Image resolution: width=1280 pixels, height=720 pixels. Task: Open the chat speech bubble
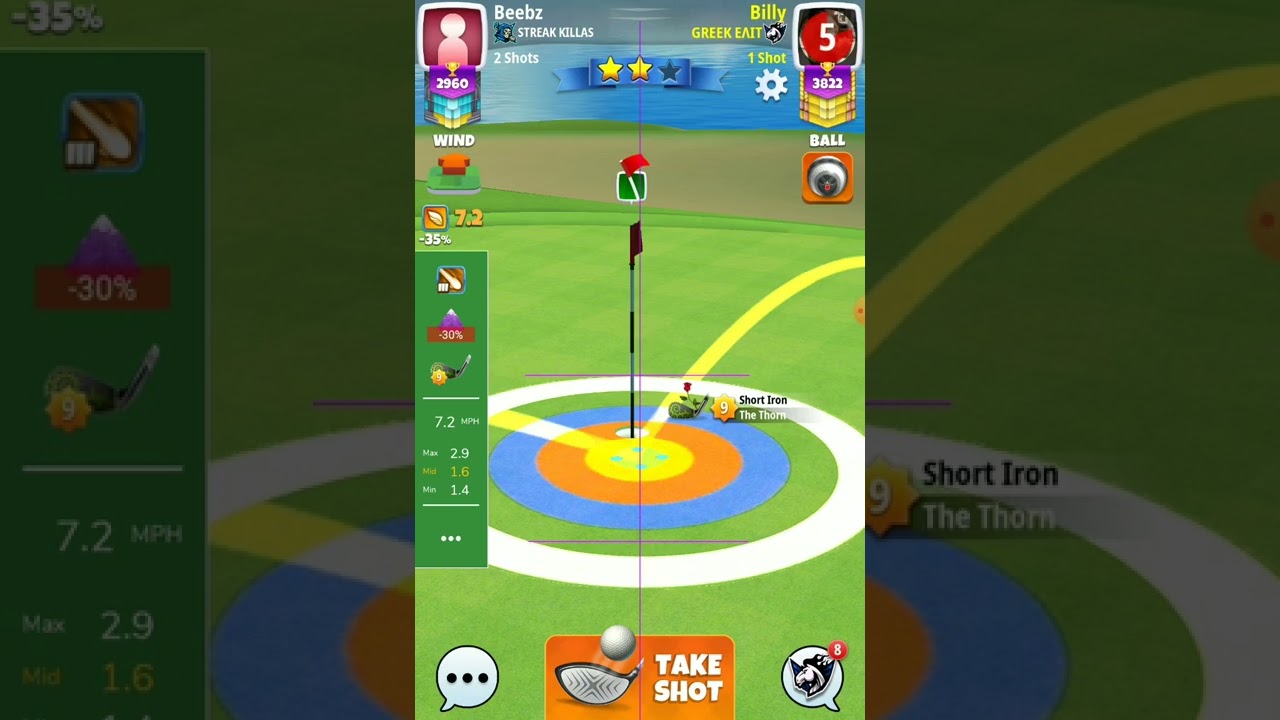click(467, 677)
